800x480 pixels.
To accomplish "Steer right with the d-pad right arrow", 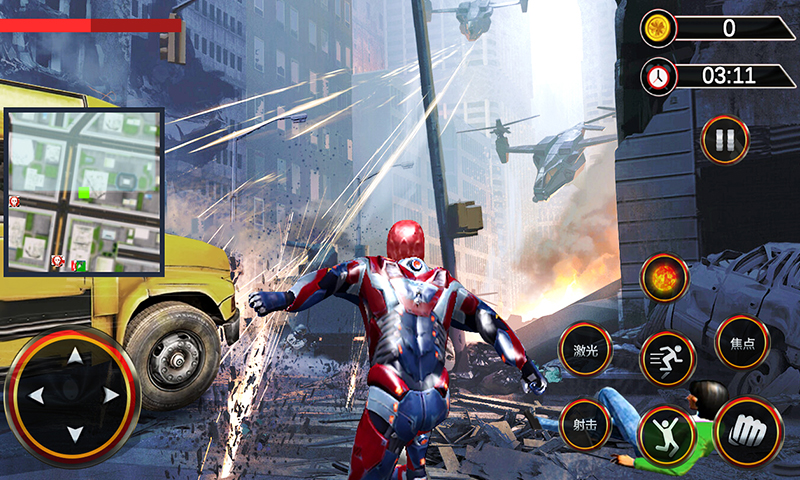I will (110, 396).
